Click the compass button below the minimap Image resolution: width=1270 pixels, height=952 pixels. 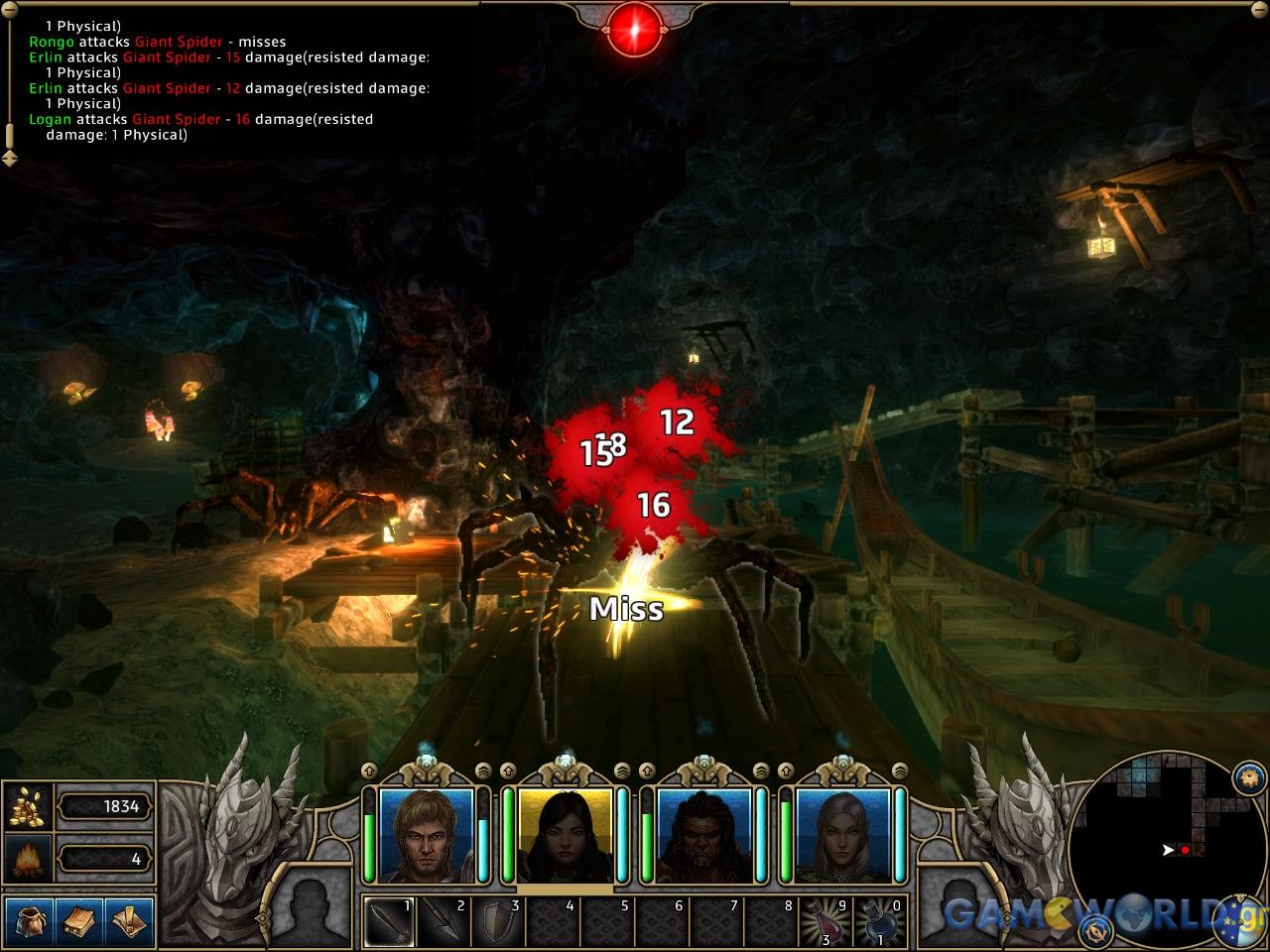[x=1096, y=928]
